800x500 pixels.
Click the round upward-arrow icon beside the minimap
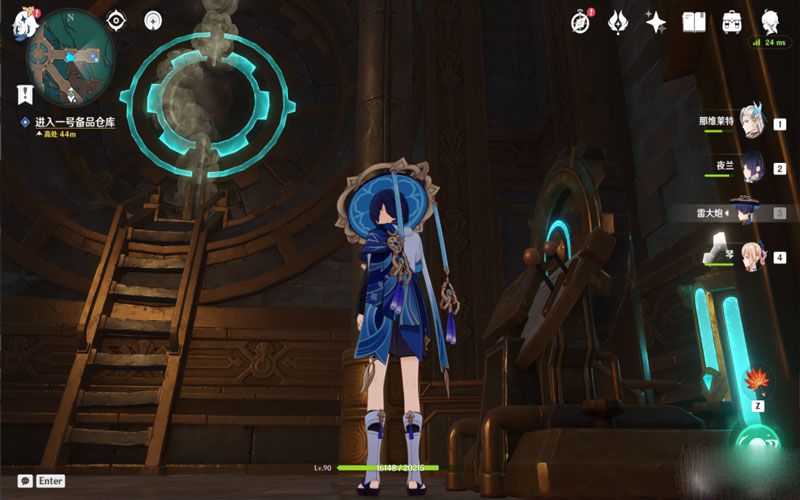point(153,20)
